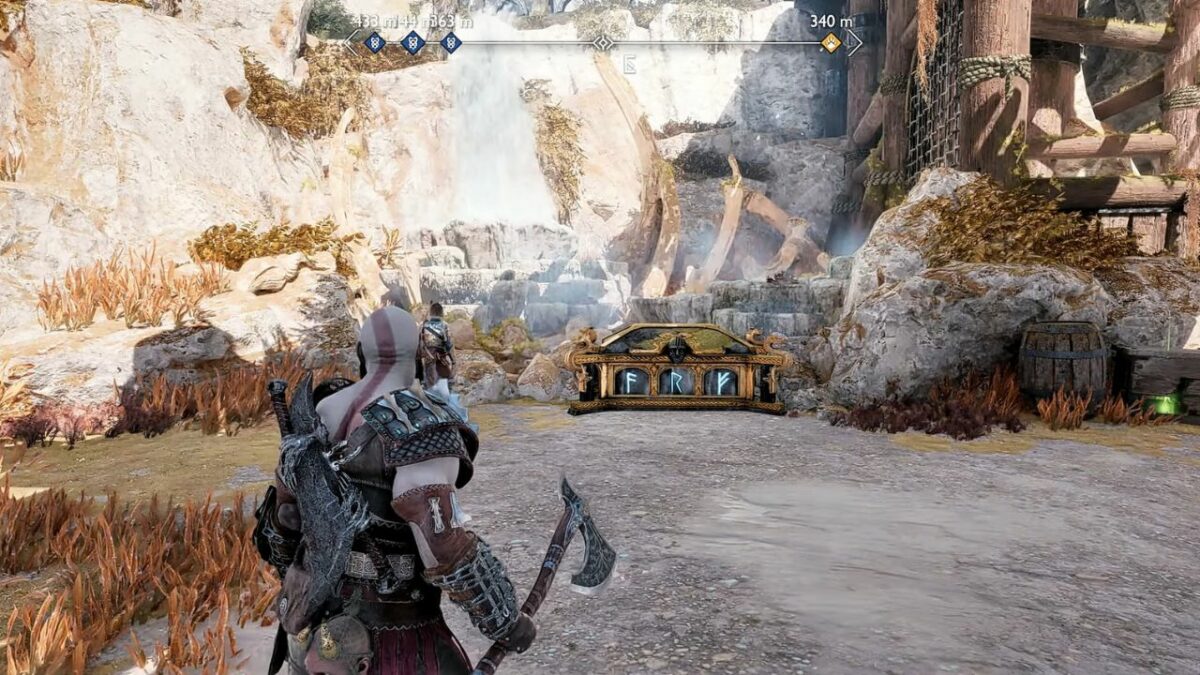Click the blue compass marker at 433 m
This screenshot has height=675, width=1200.
point(375,42)
